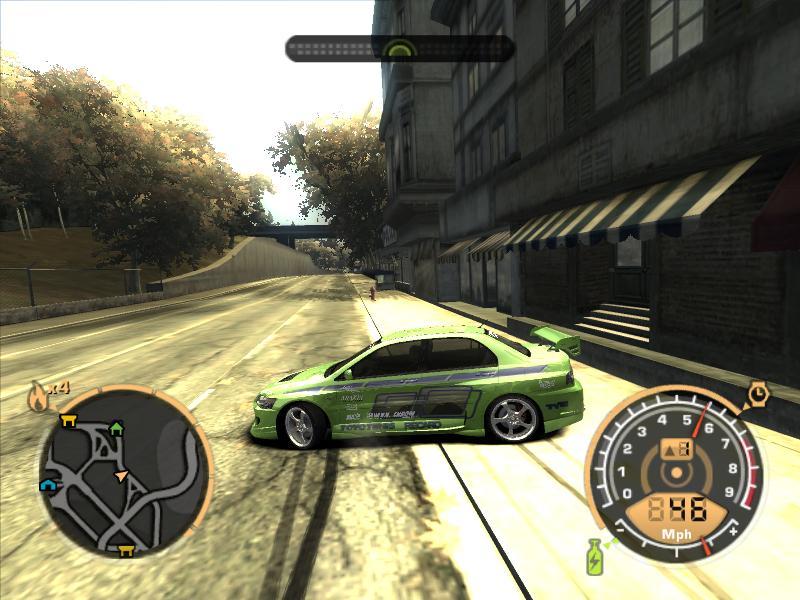Select the green safehouse marker on minimap
The width and height of the screenshot is (800, 600).
116,428
